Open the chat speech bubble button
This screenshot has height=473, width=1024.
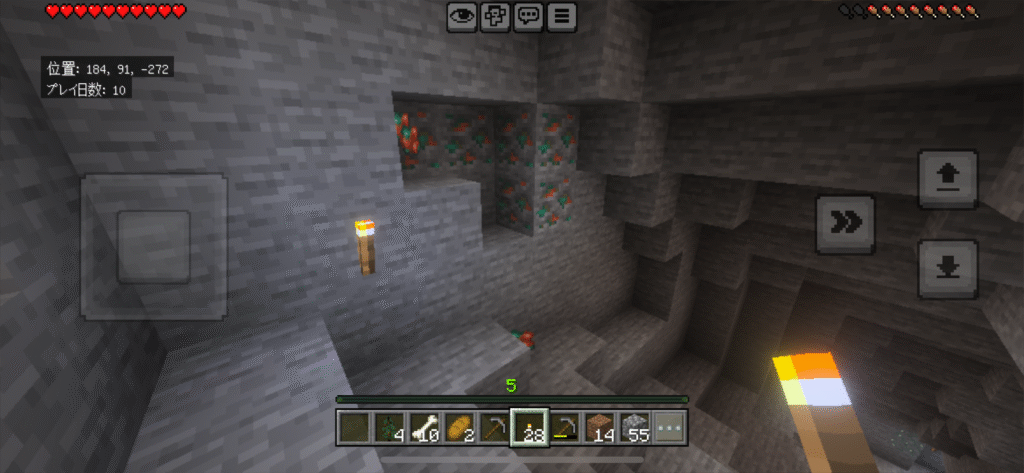point(529,16)
